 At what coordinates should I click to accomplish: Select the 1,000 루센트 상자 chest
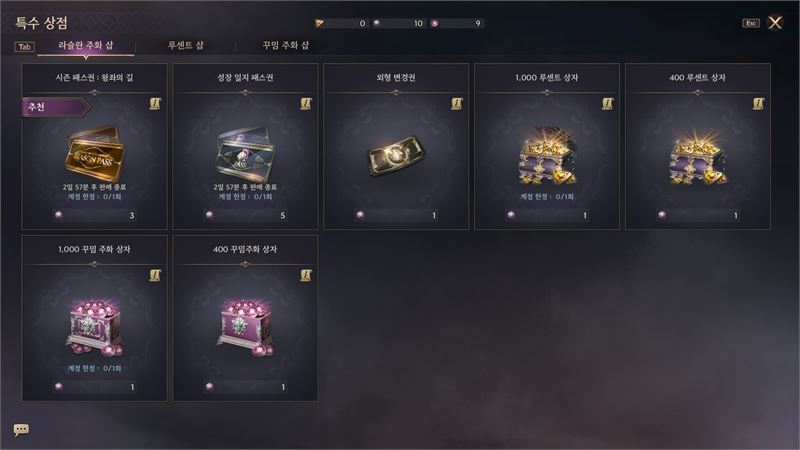547,150
